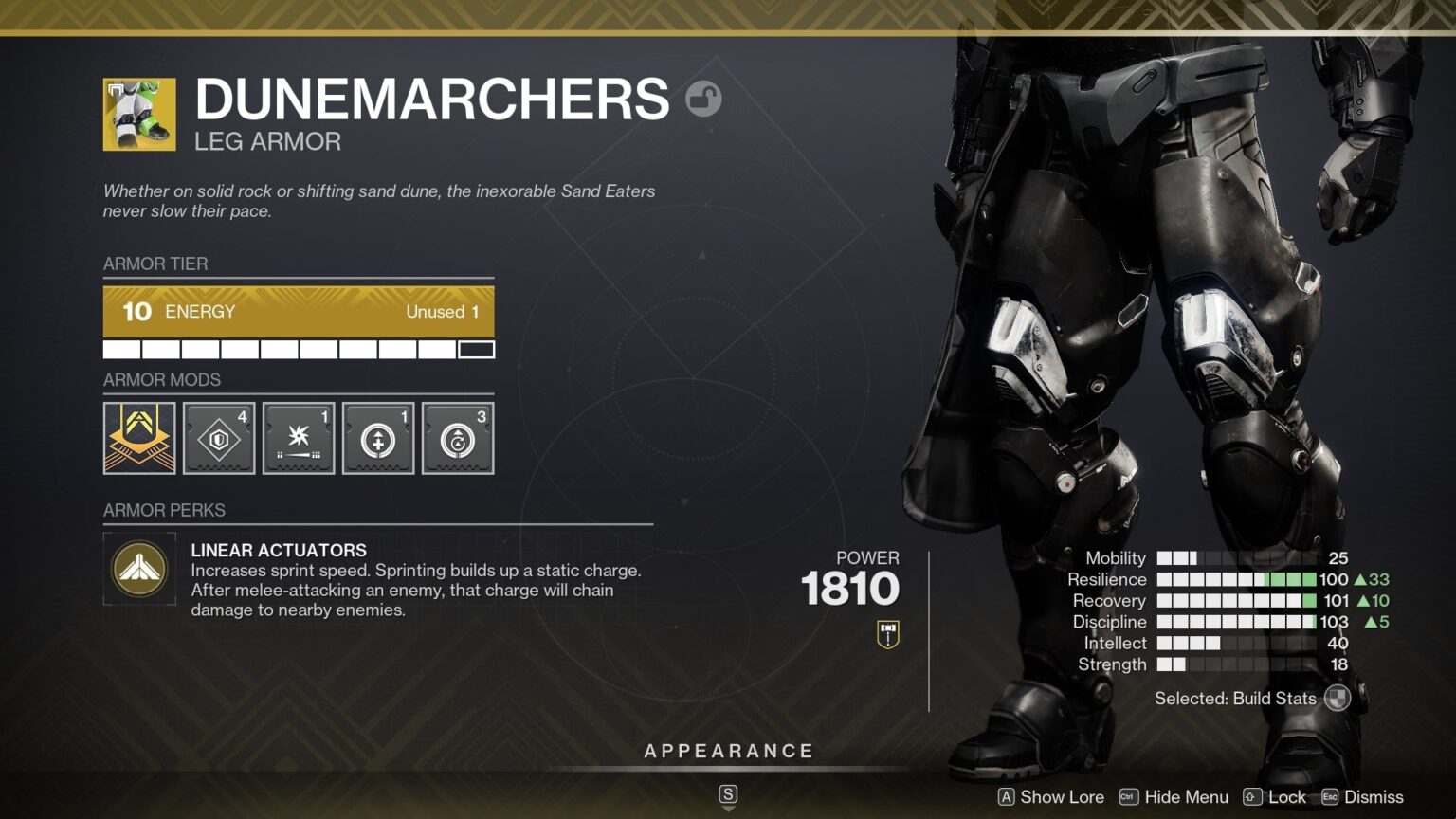Open the shield-diamond armor mod costing 4
The width and height of the screenshot is (1456, 819).
click(219, 437)
